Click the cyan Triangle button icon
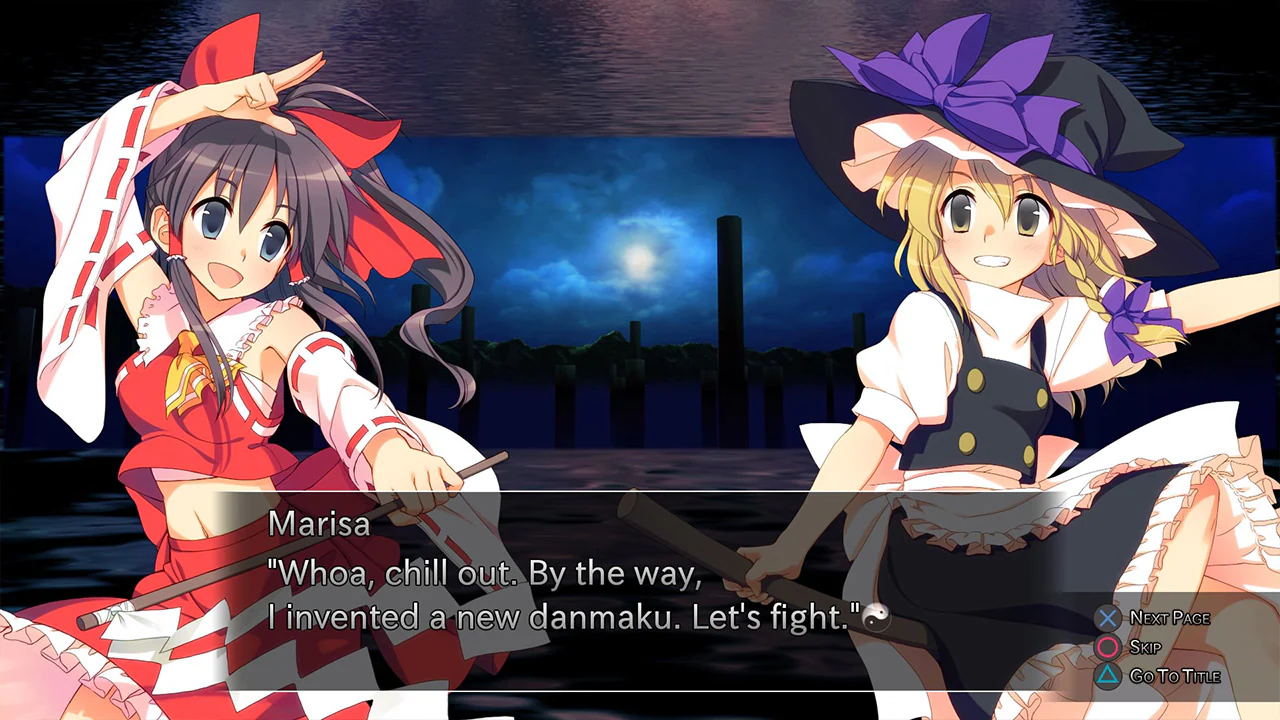 pyautogui.click(x=1108, y=676)
